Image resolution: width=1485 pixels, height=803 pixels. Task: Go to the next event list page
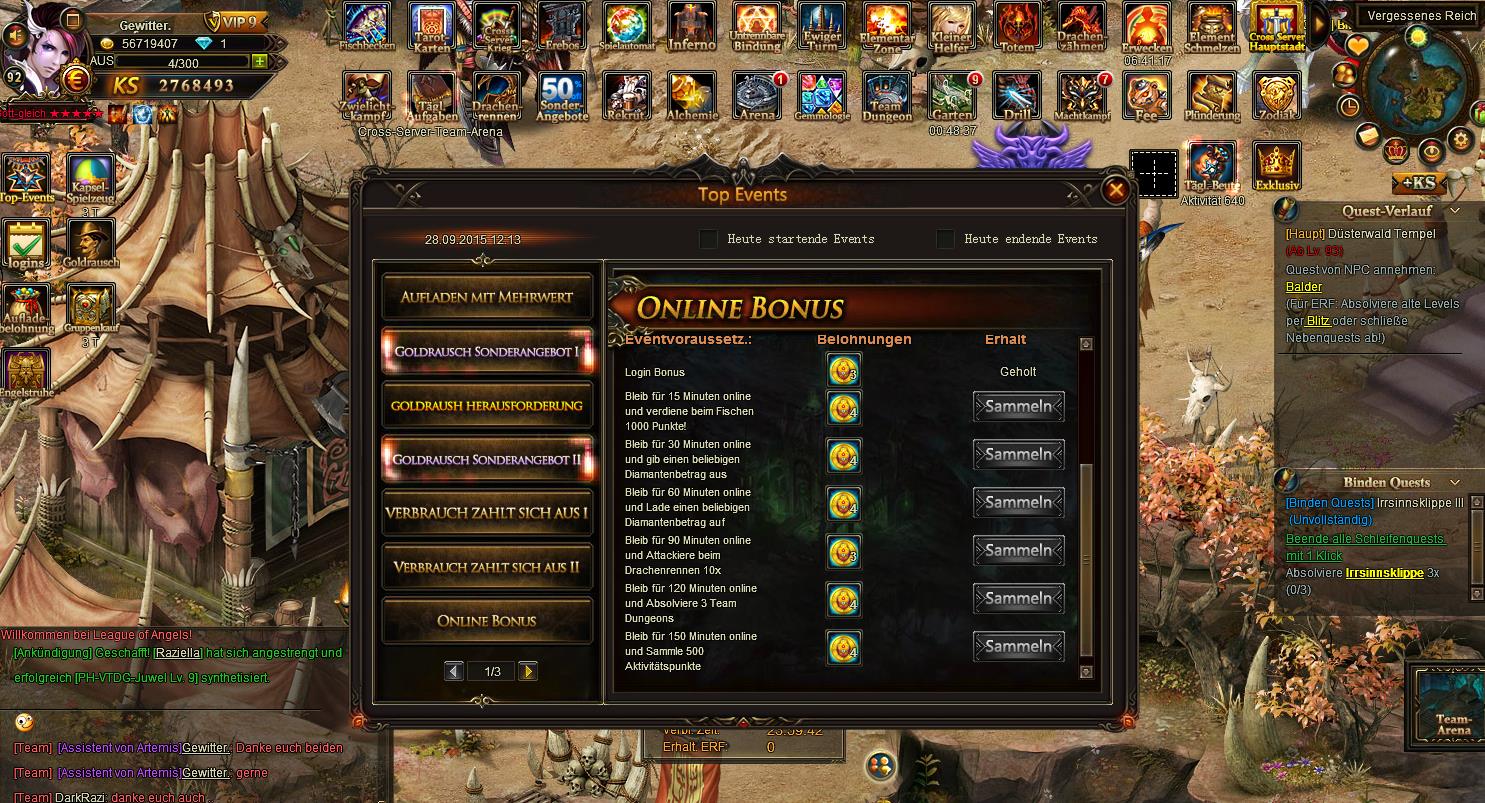[x=528, y=671]
